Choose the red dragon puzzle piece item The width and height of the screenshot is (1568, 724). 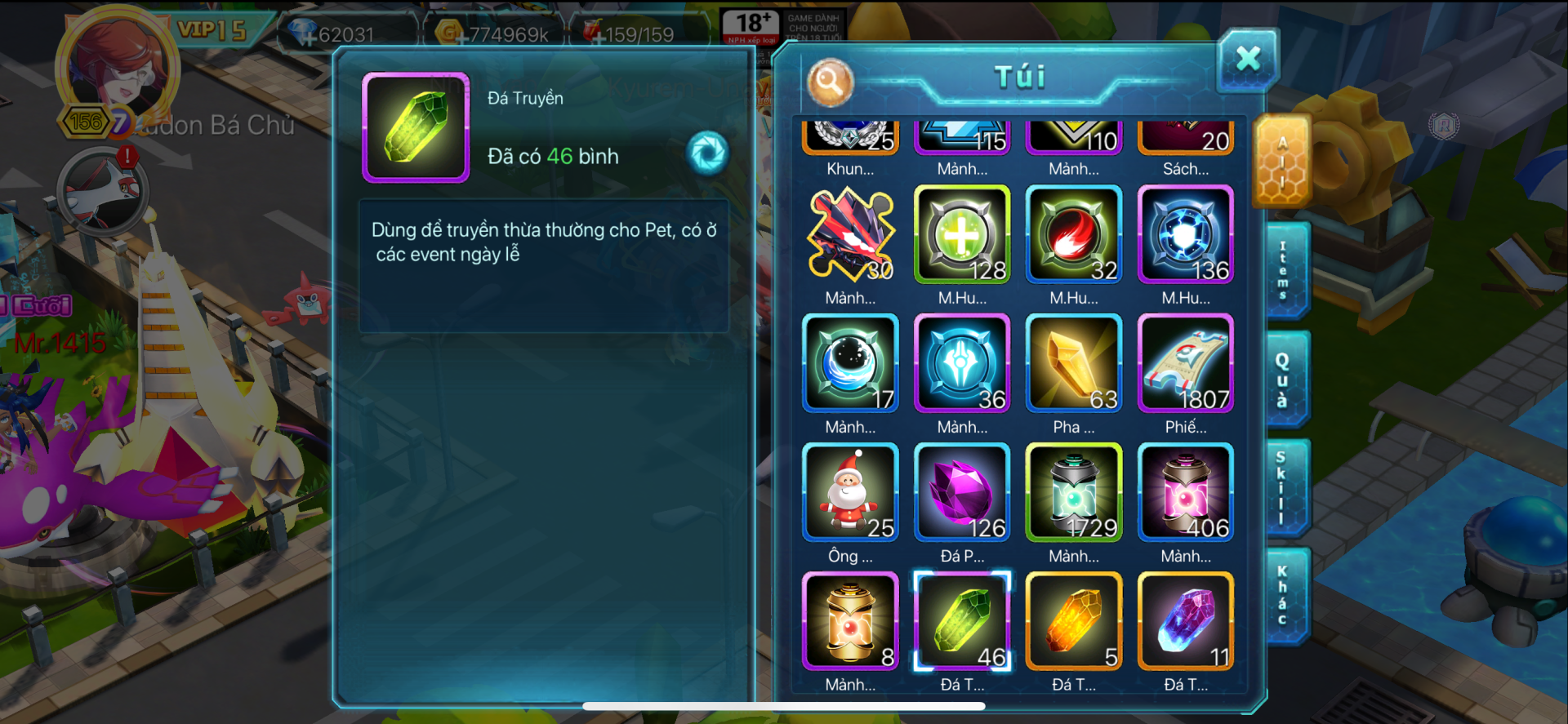[850, 234]
